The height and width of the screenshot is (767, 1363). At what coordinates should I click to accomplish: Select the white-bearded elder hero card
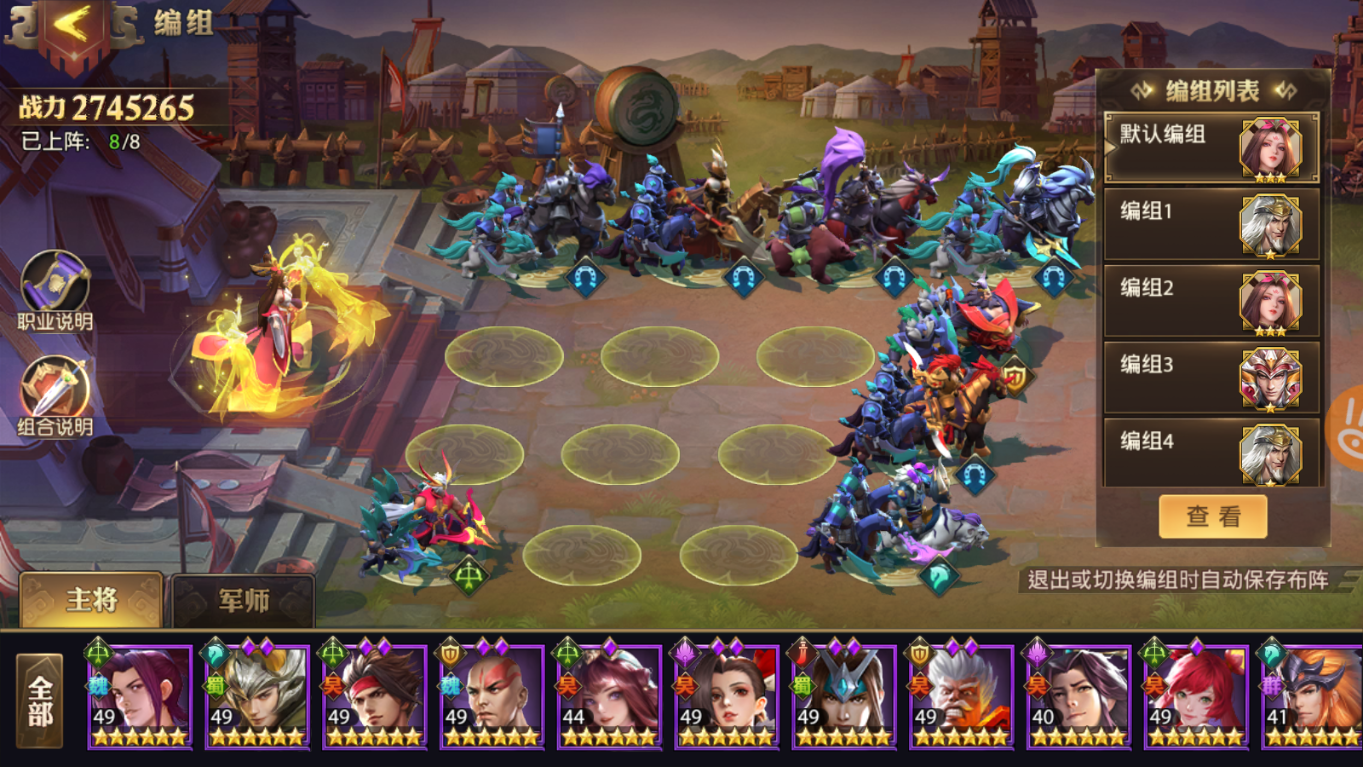coord(961,696)
